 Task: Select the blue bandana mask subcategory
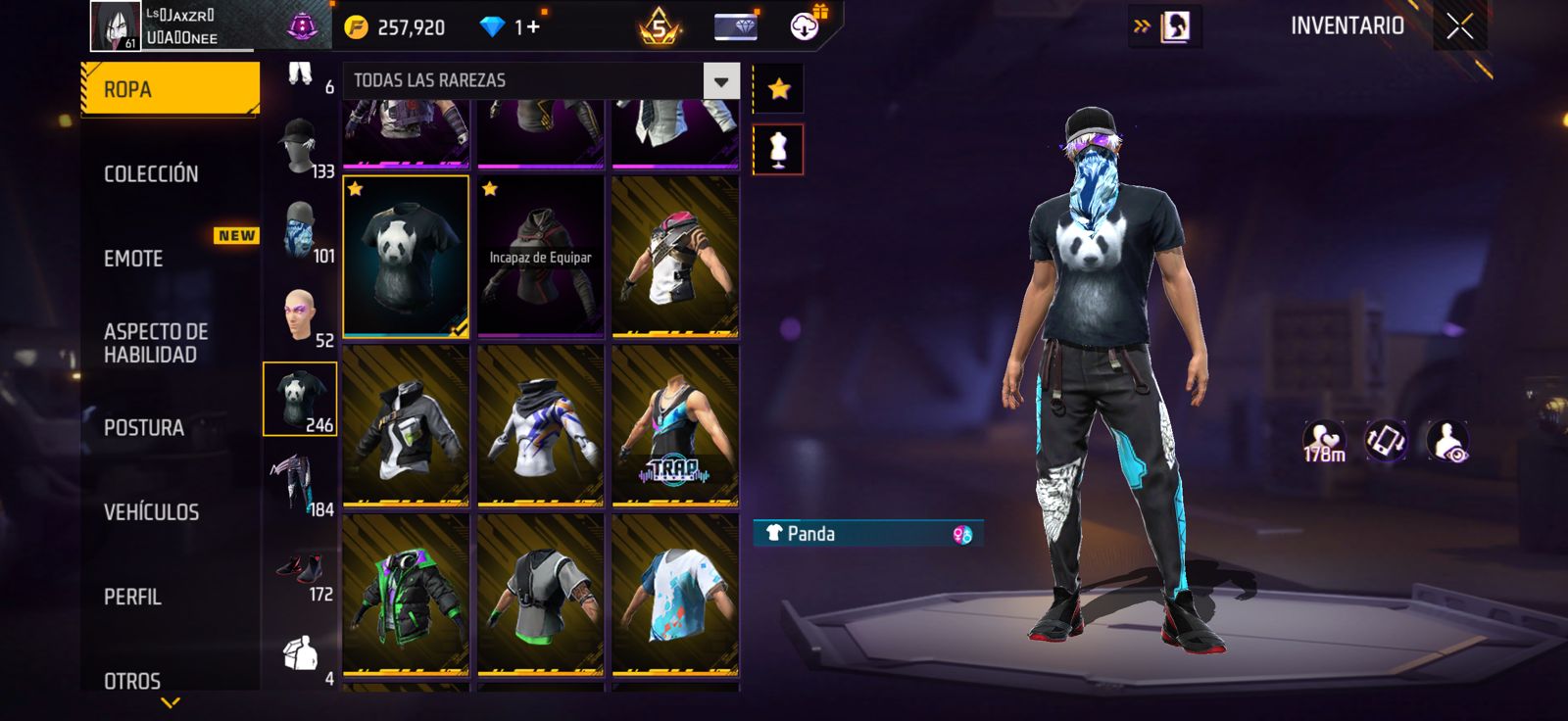300,232
